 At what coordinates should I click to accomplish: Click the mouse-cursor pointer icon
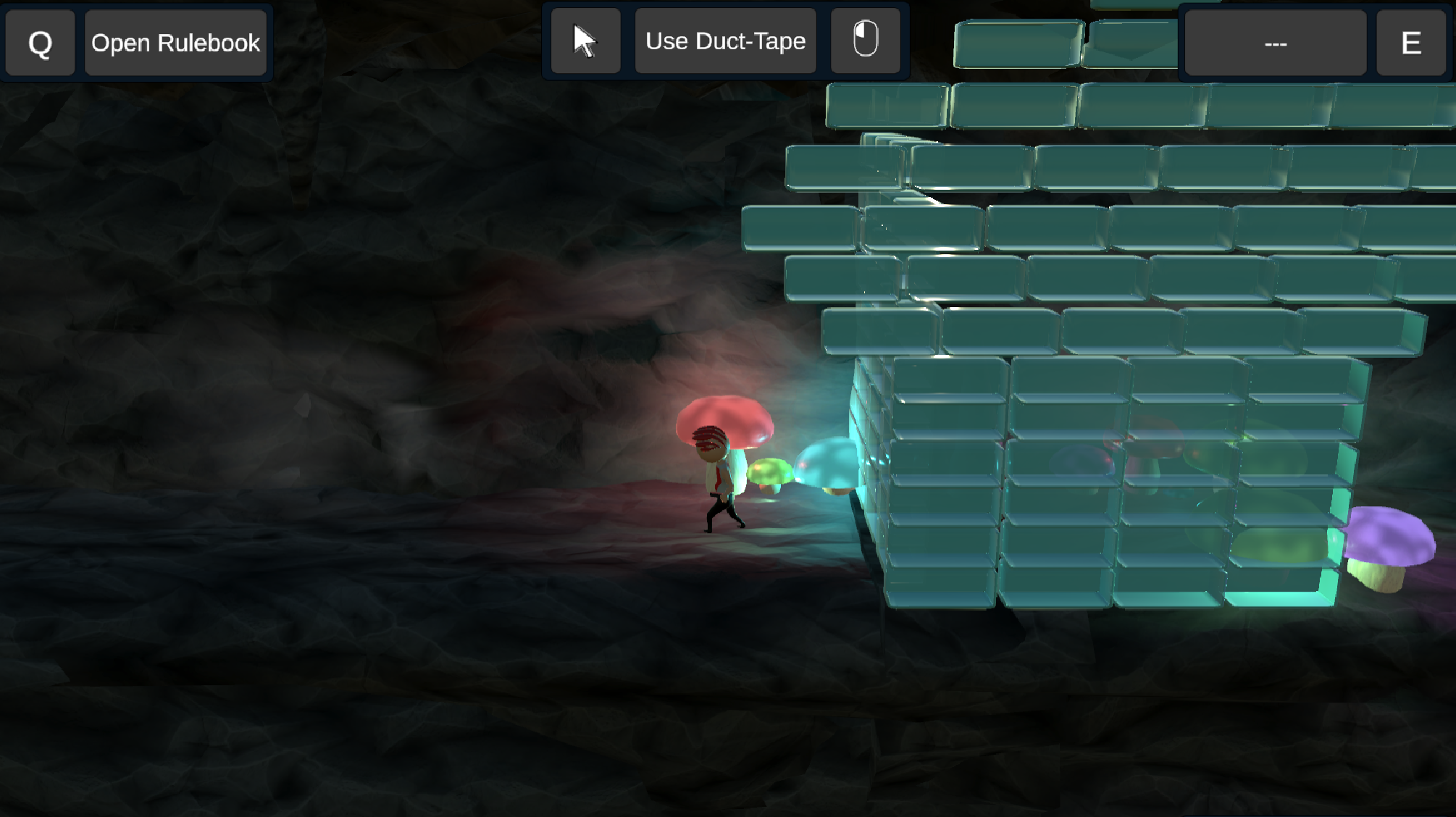pyautogui.click(x=585, y=41)
